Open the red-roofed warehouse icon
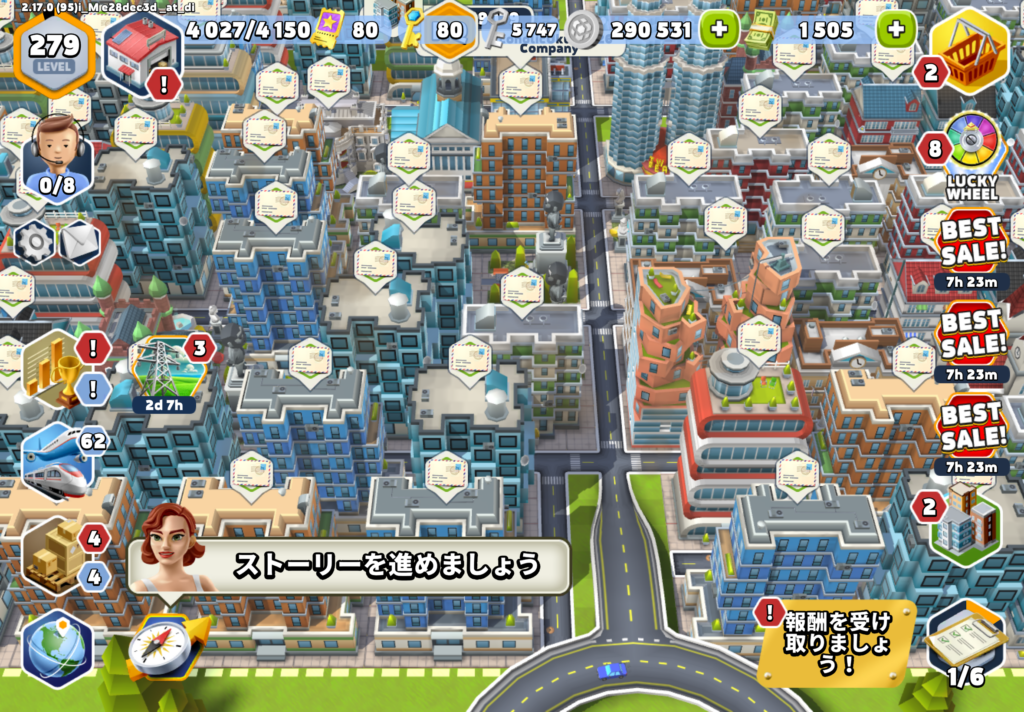 coord(141,50)
